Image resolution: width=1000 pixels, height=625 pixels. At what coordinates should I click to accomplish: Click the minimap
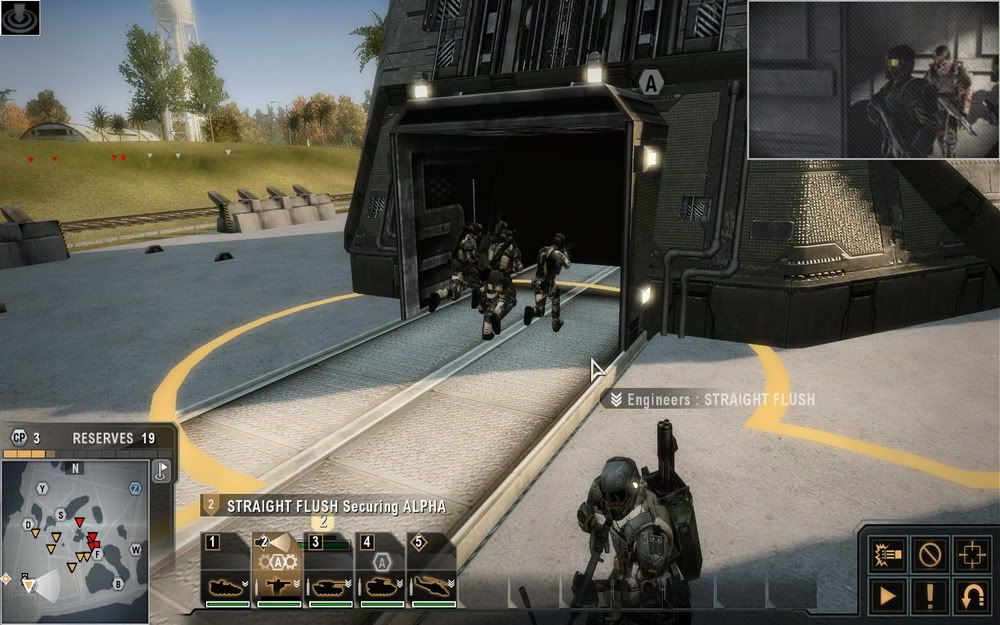click(x=75, y=538)
